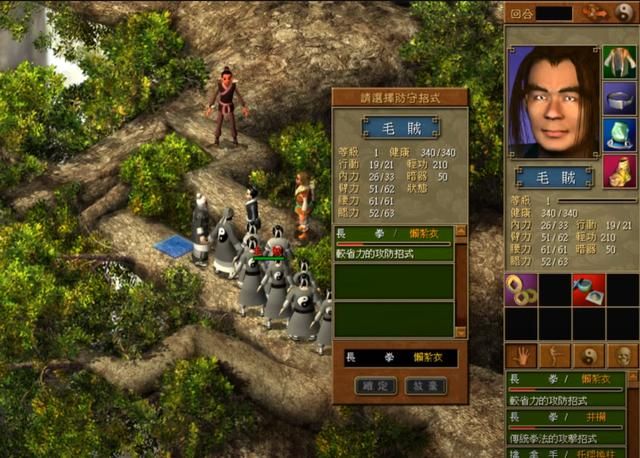This screenshot has width=640, height=458.
Task: Open the yin-yang inner power tab
Action: click(589, 355)
